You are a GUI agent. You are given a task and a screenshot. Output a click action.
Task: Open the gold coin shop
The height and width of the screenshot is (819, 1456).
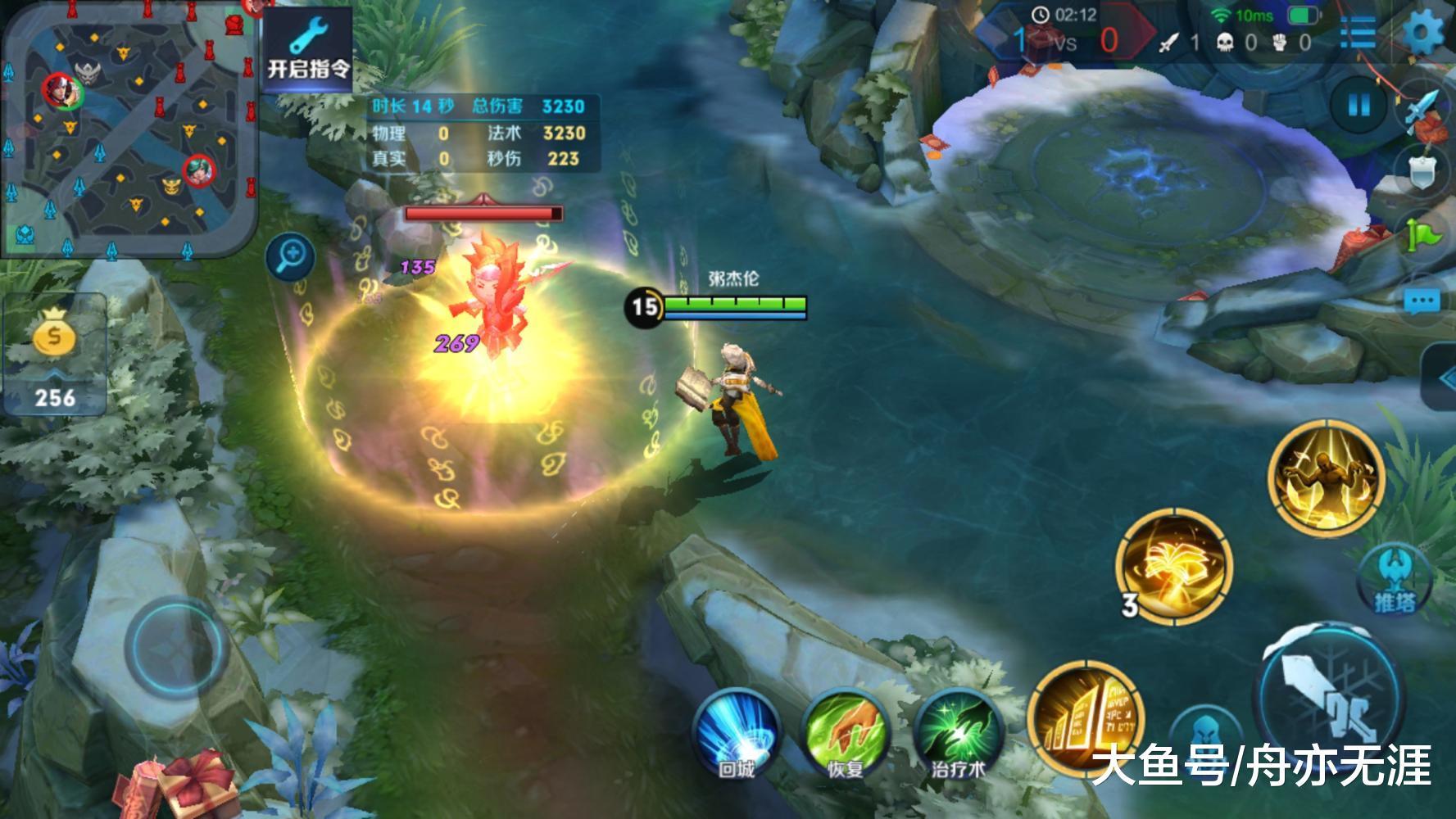54,356
